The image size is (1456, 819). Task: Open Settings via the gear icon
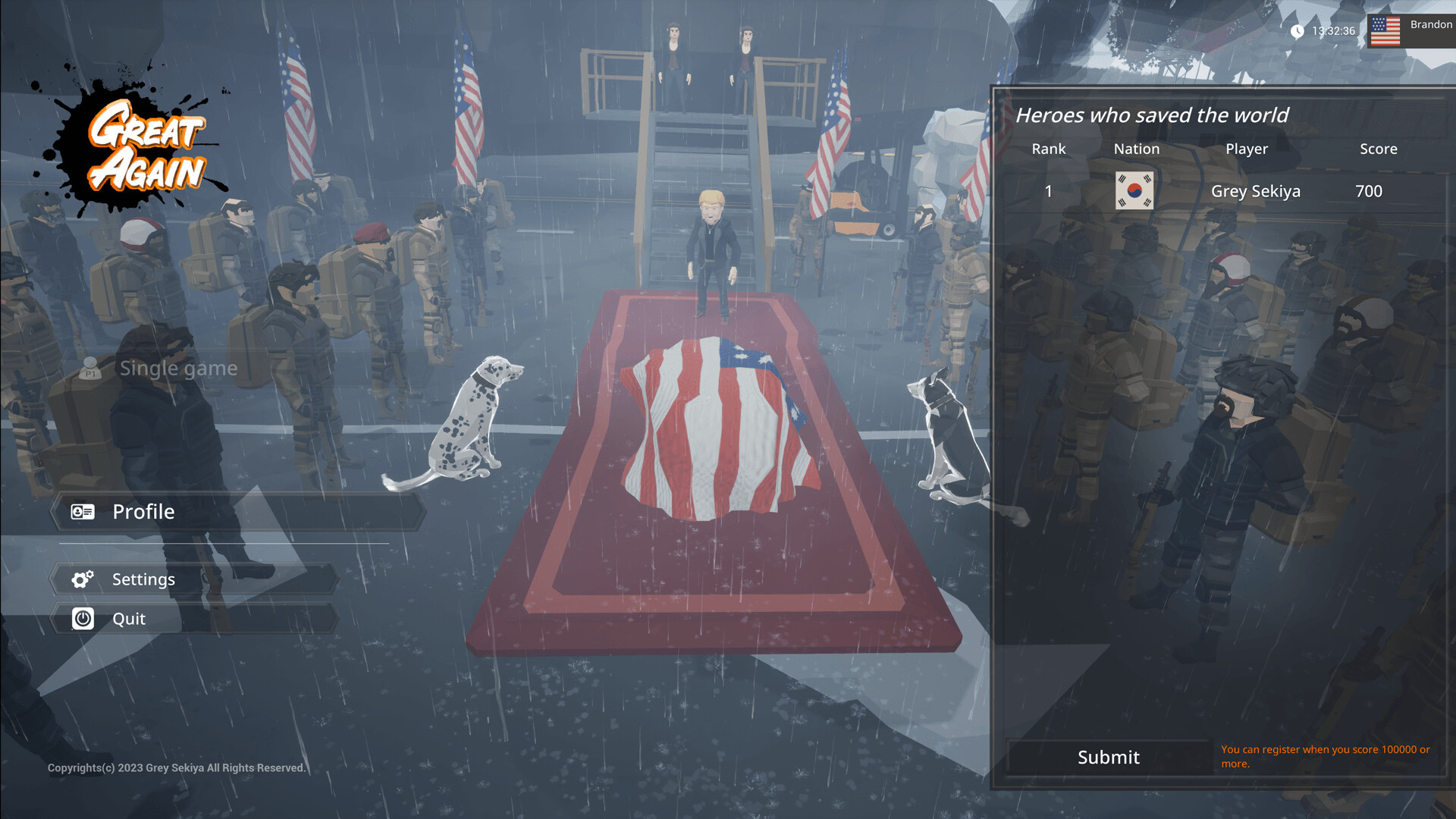coord(83,579)
